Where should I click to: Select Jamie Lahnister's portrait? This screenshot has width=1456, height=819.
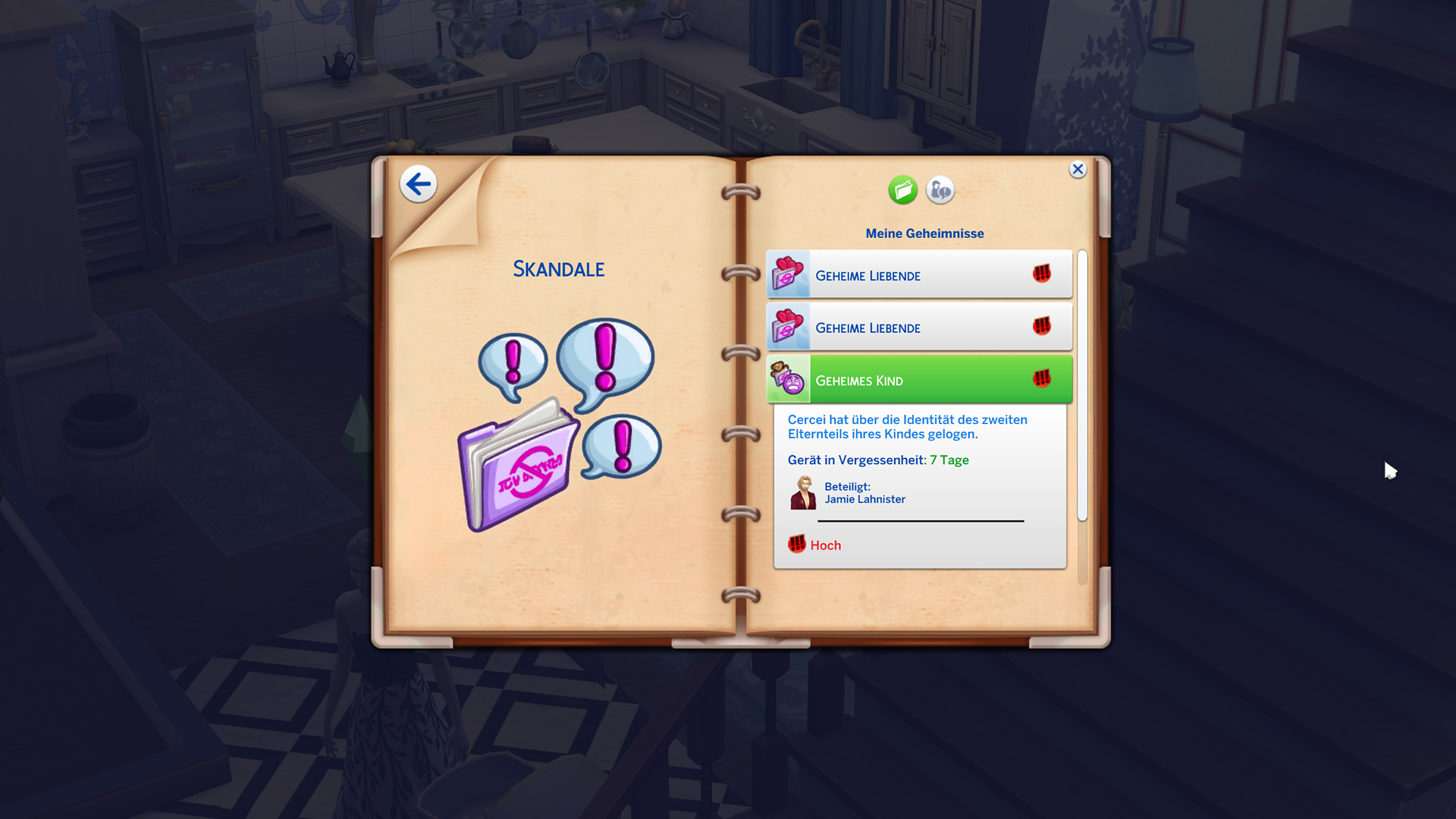[803, 493]
